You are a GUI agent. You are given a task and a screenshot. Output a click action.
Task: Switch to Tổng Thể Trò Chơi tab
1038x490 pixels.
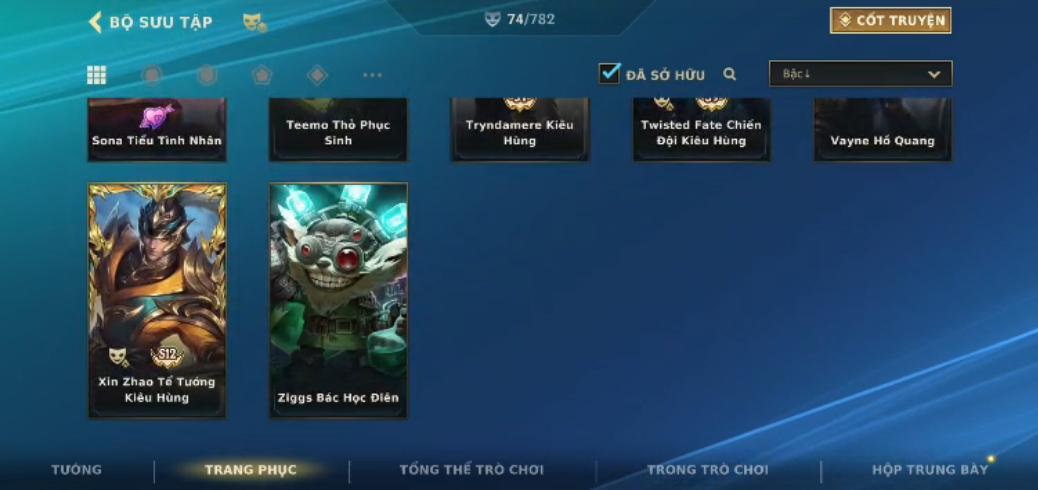click(471, 470)
